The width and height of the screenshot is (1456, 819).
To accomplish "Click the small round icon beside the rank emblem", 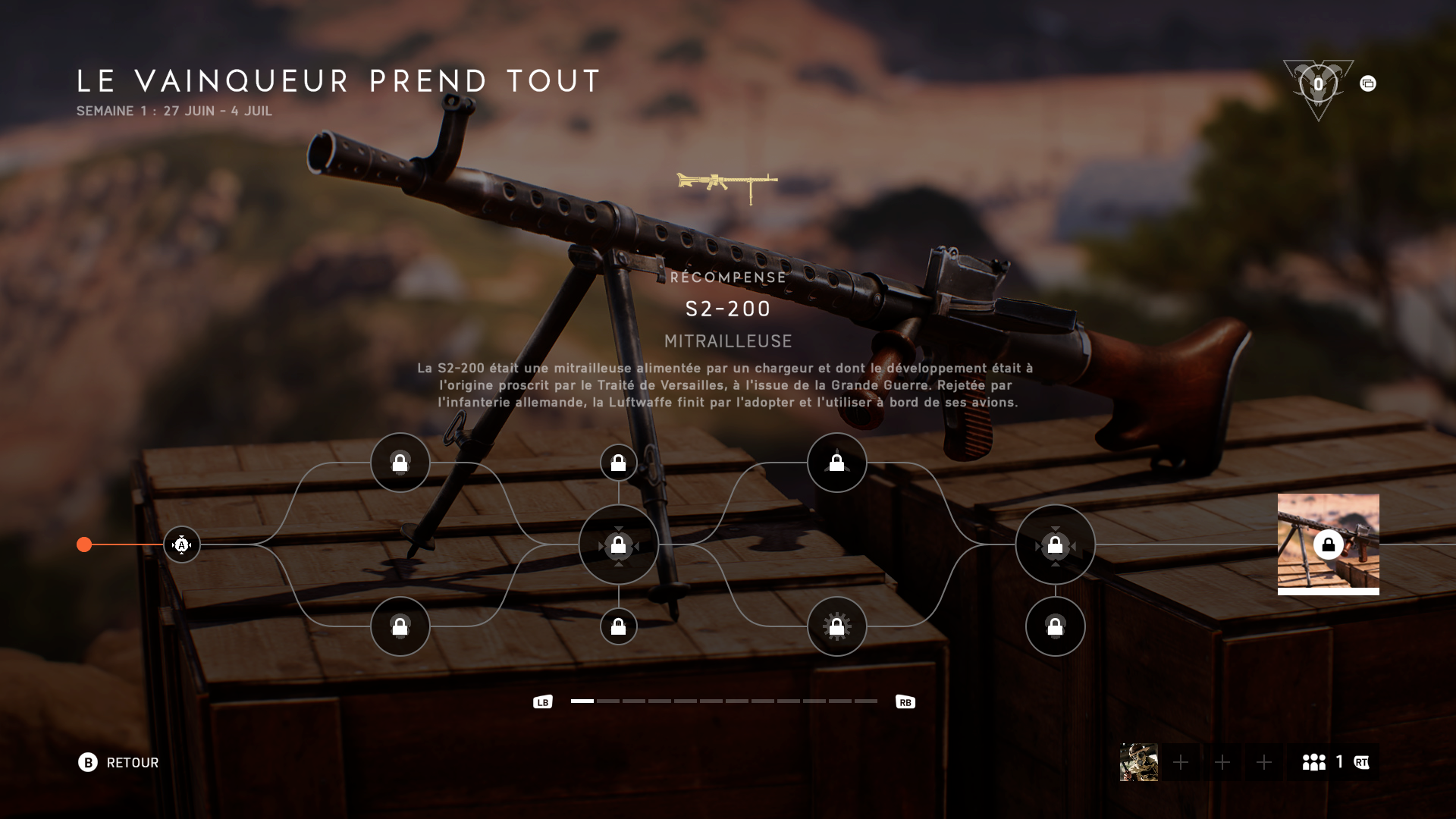I will [1368, 83].
